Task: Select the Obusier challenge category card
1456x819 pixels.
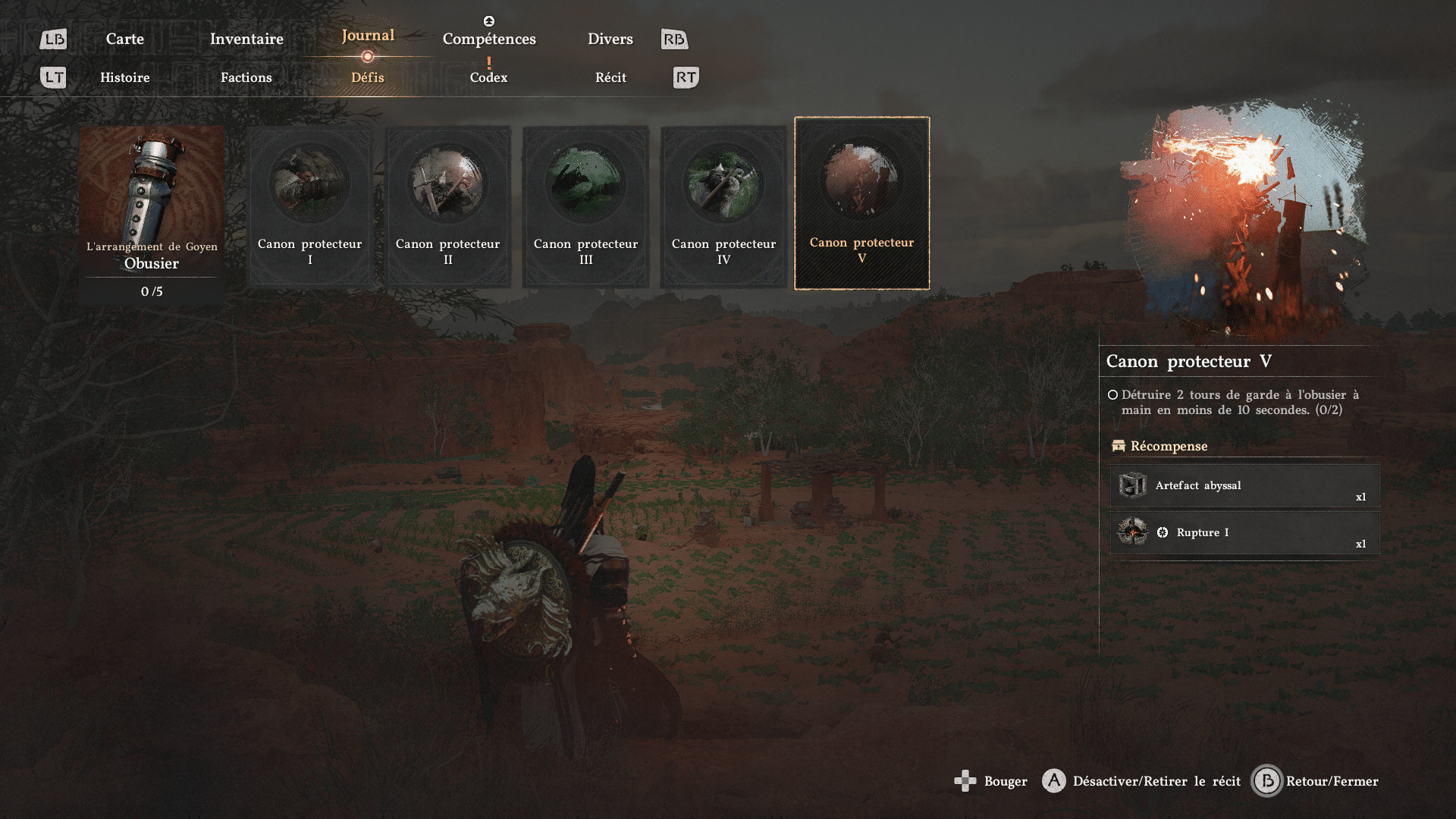Action: tap(152, 212)
